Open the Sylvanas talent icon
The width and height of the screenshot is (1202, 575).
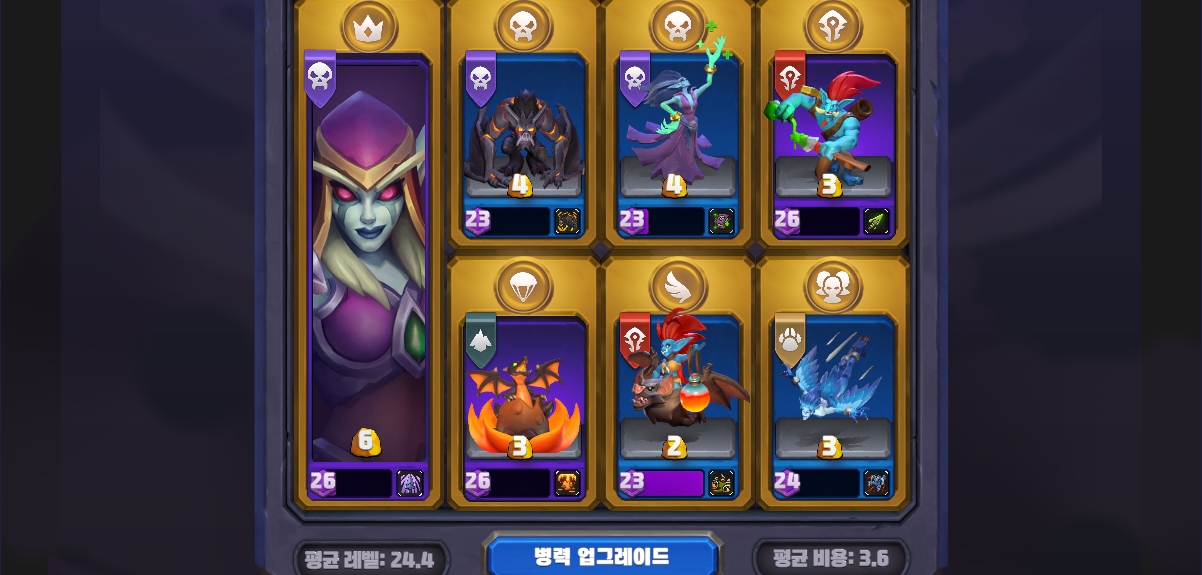[410, 483]
